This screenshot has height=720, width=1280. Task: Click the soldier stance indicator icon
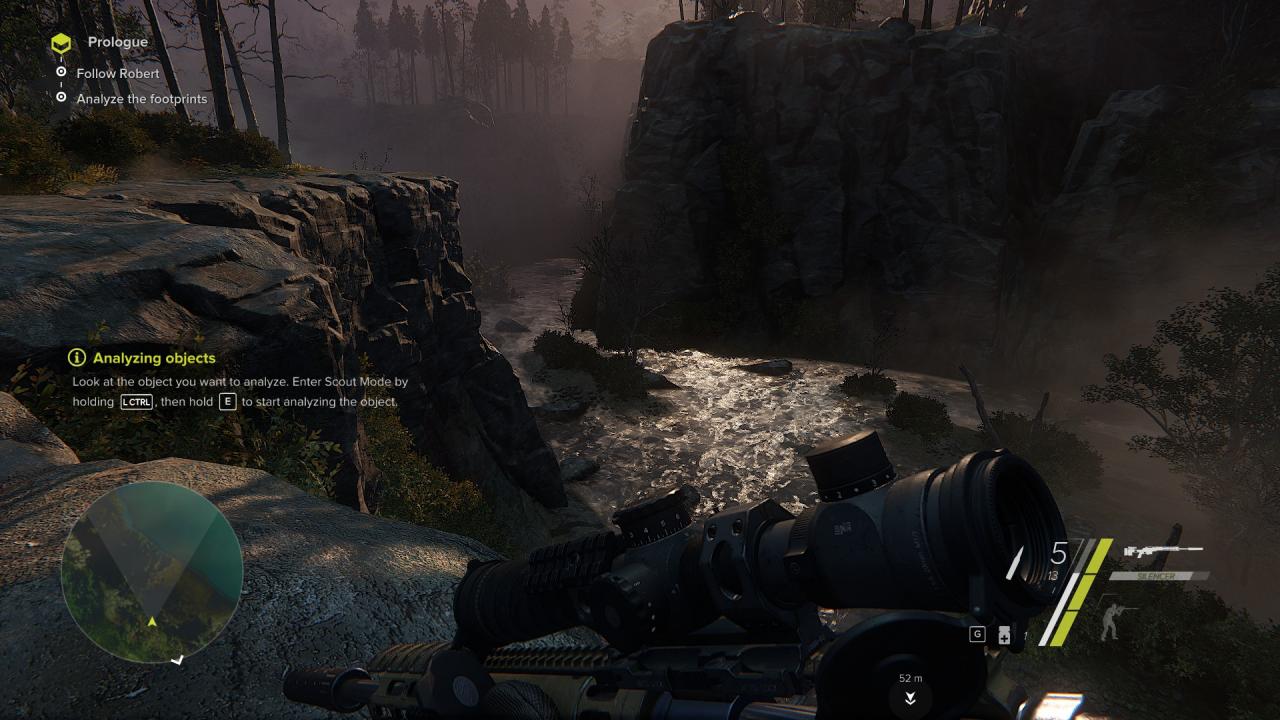click(1112, 619)
